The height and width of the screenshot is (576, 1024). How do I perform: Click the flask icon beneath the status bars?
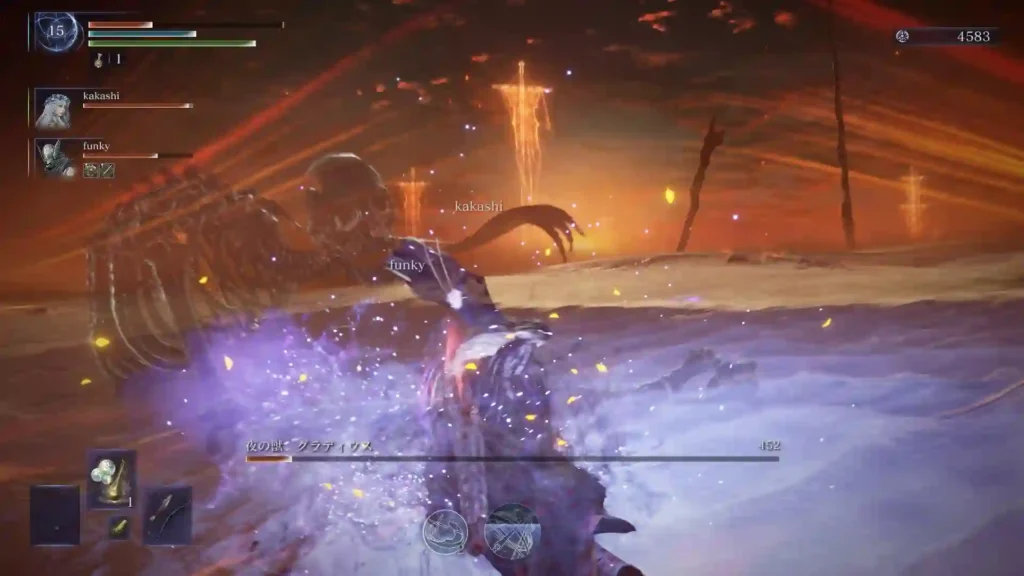pos(101,60)
